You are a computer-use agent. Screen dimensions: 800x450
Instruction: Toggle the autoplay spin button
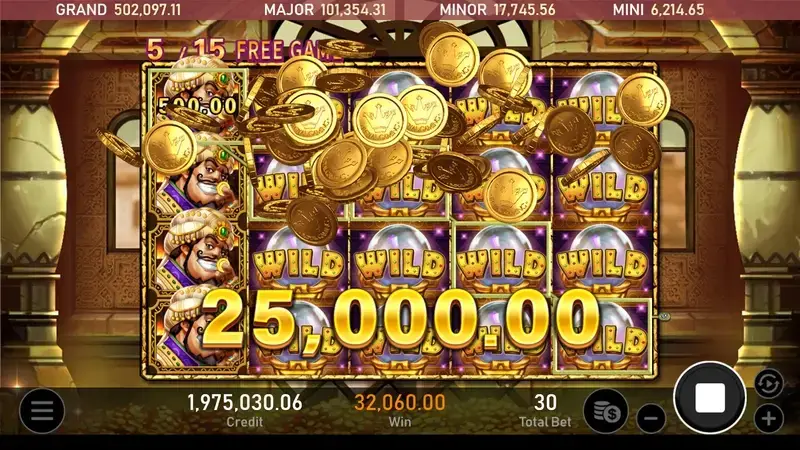pos(768,382)
